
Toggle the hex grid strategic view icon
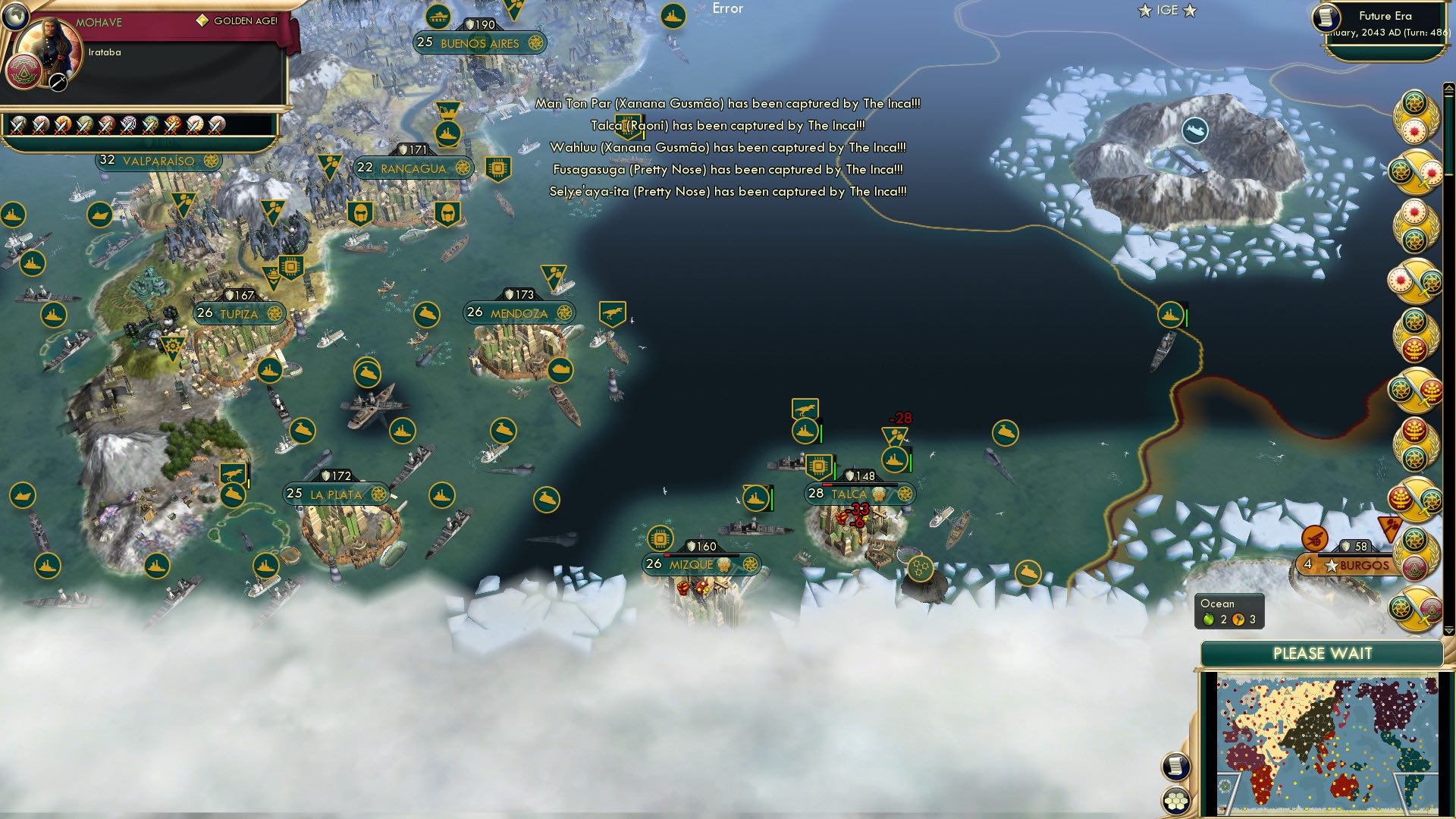click(x=1174, y=799)
